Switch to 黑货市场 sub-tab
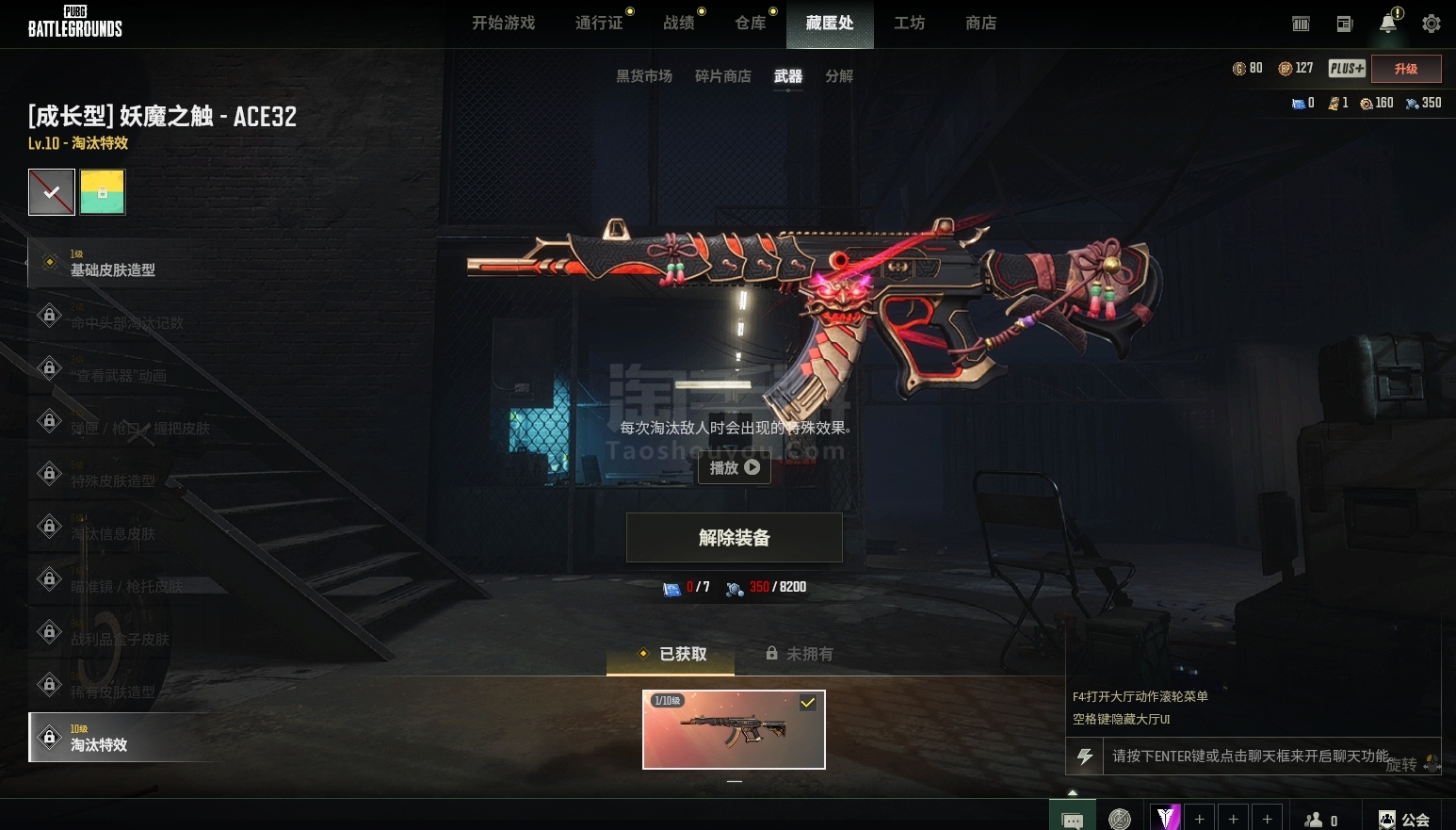Image resolution: width=1456 pixels, height=830 pixels. 644,76
